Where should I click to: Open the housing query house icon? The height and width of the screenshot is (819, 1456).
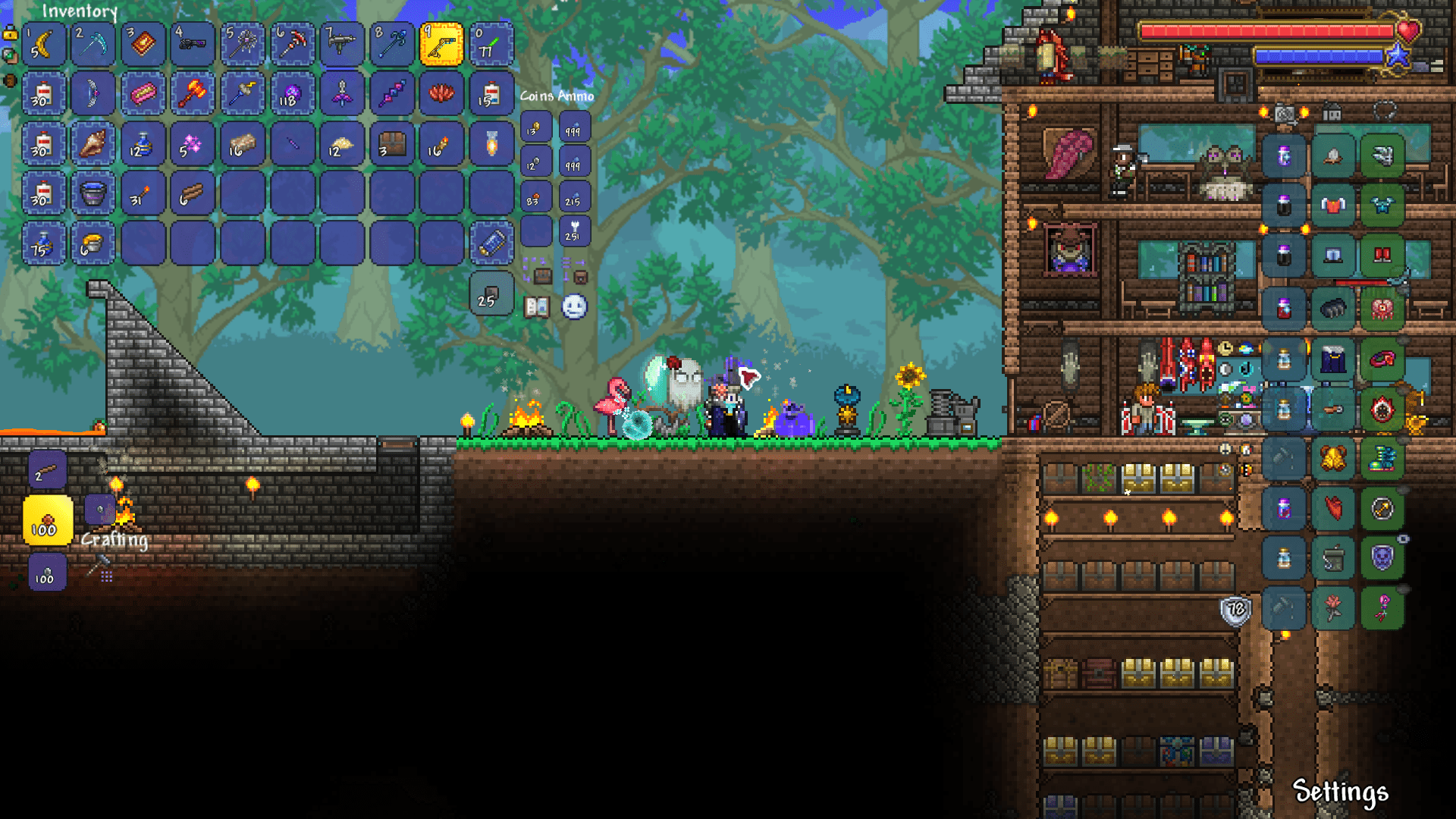click(x=1332, y=112)
